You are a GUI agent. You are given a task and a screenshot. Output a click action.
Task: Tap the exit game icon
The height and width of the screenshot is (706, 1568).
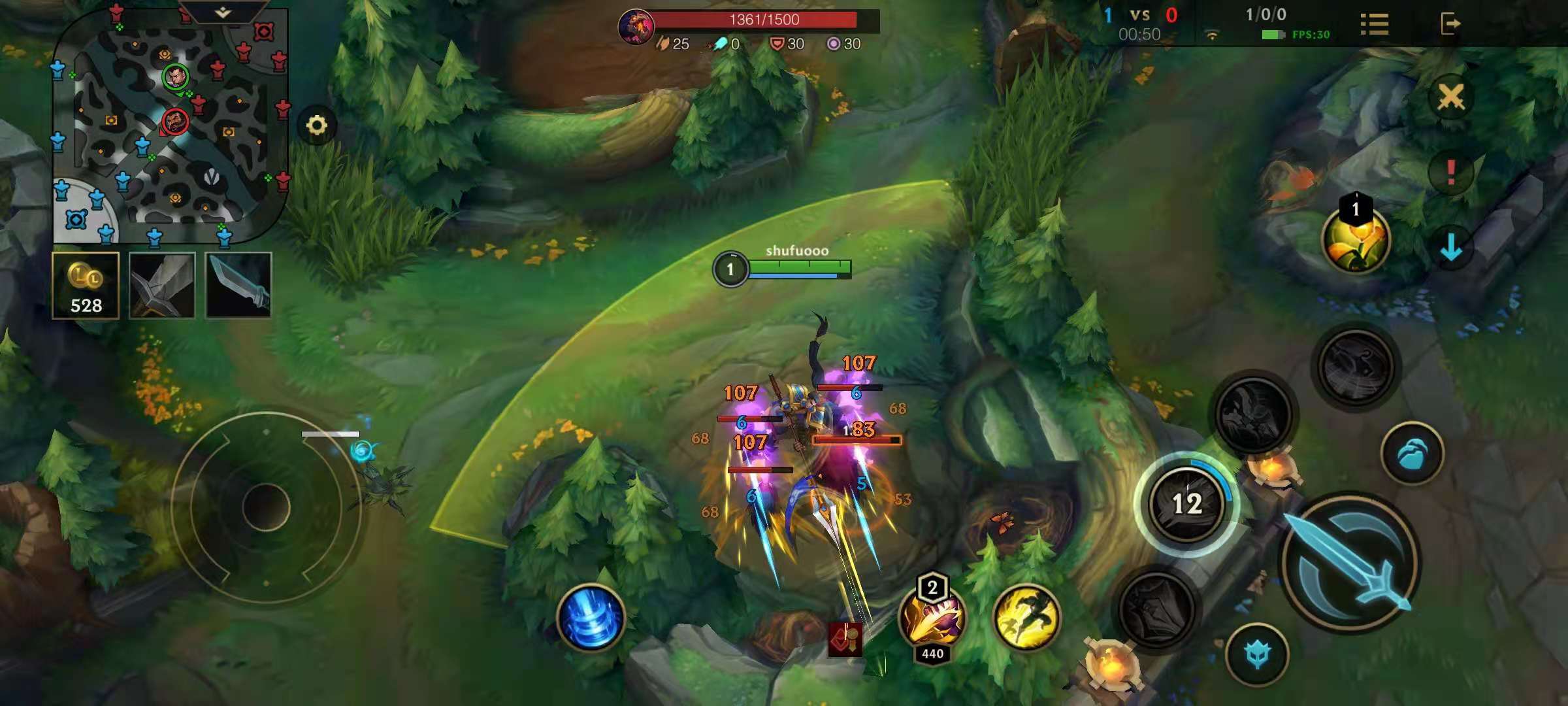(x=1450, y=24)
